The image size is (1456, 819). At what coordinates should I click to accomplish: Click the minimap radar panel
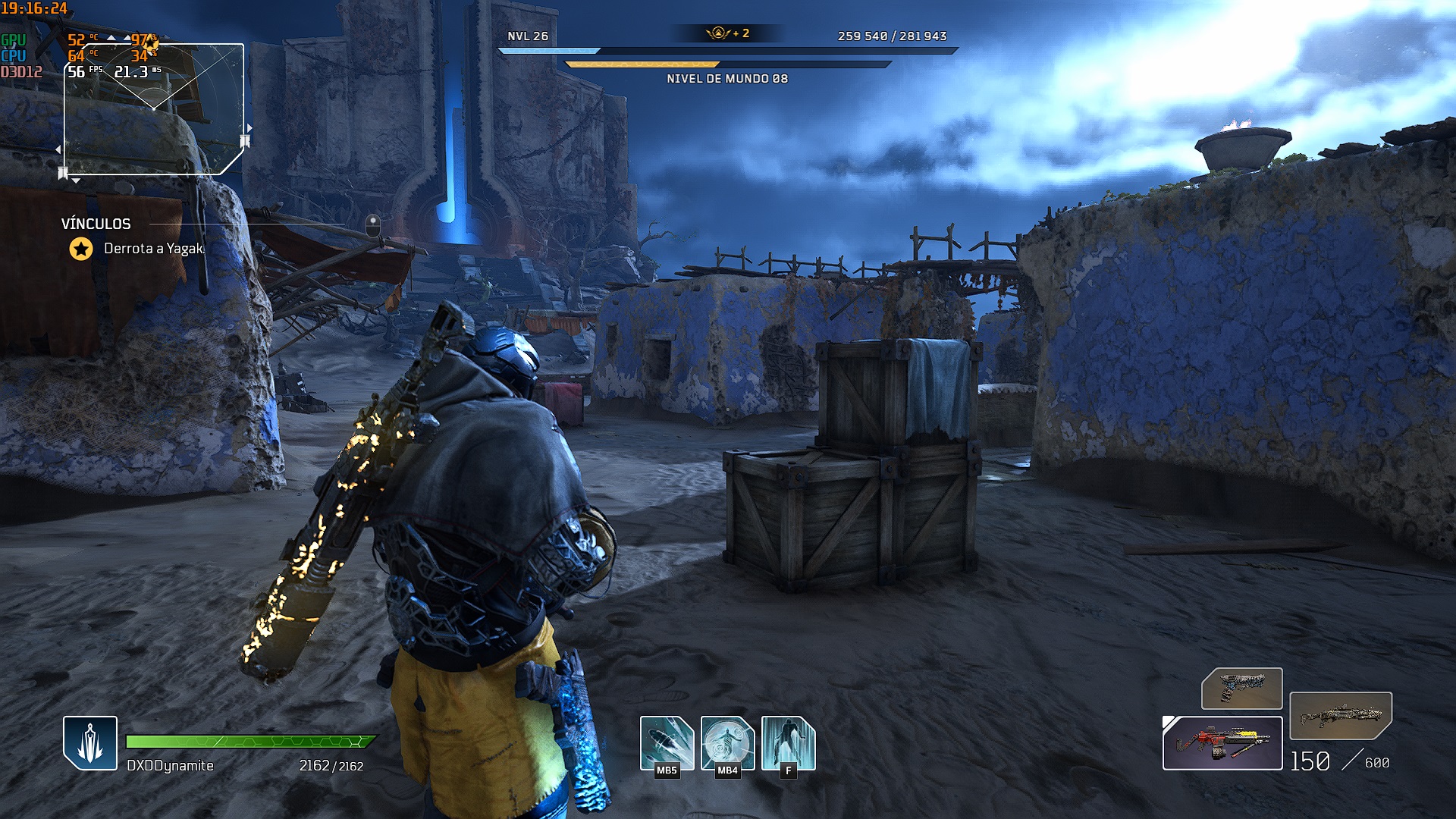coord(154,109)
